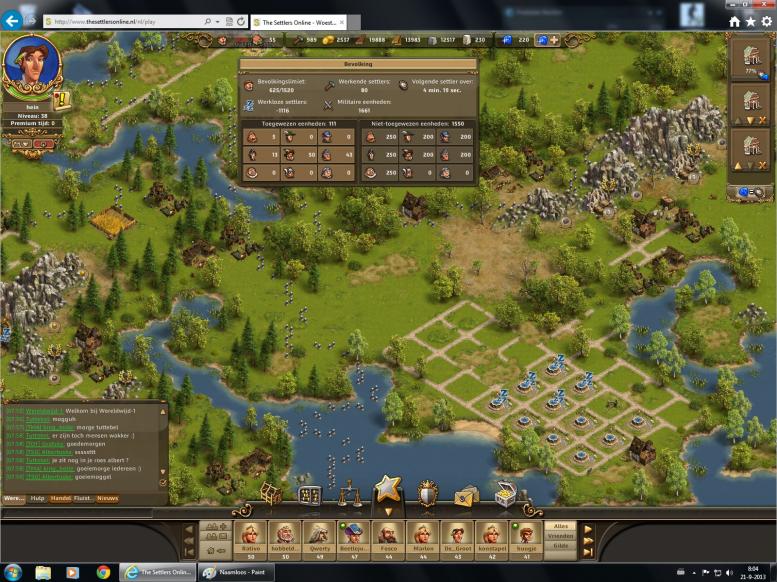This screenshot has height=582, width=777.
Task: Open the trade office scales icon
Action: [349, 496]
